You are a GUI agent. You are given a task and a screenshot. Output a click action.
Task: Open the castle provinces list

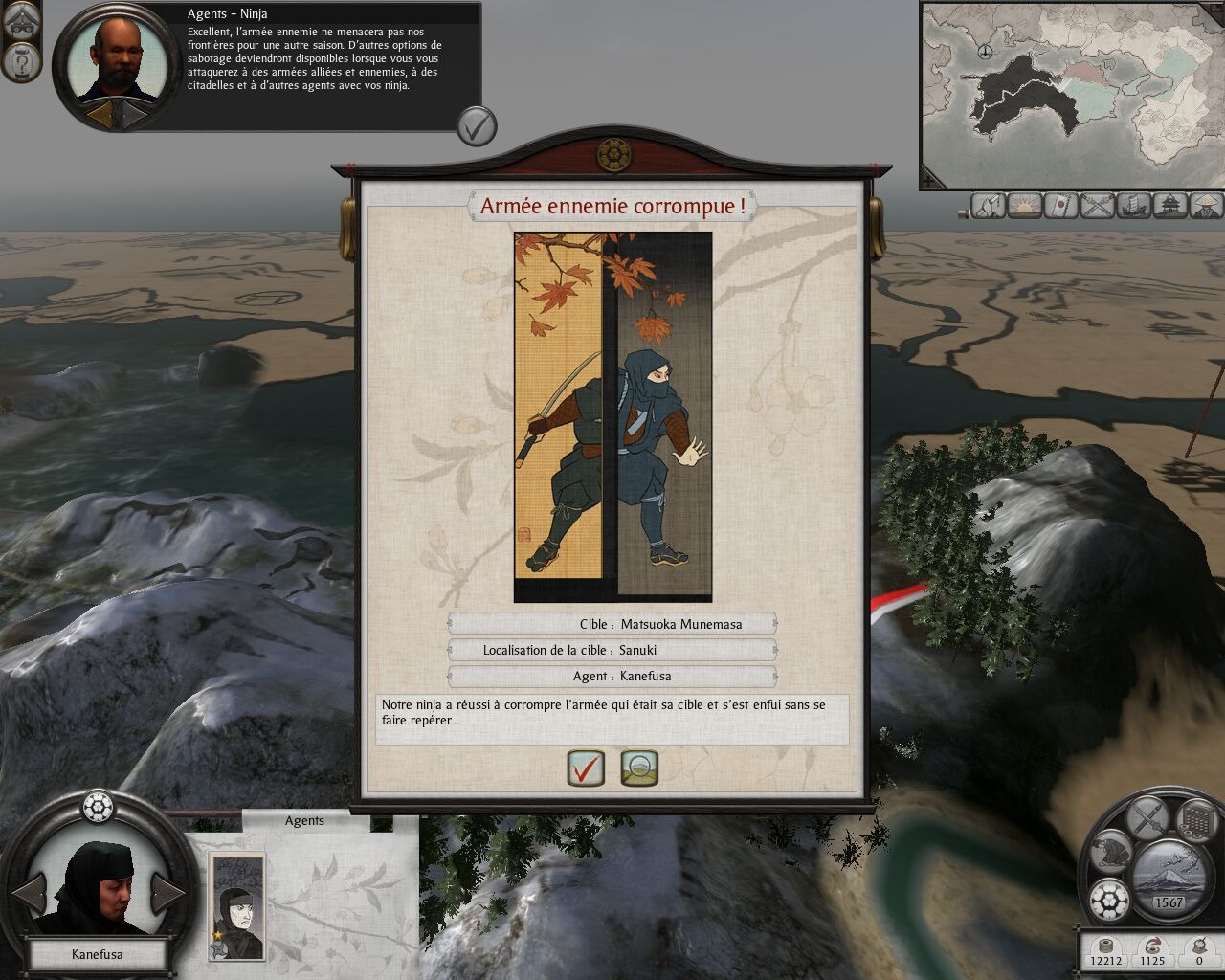[x=1172, y=205]
